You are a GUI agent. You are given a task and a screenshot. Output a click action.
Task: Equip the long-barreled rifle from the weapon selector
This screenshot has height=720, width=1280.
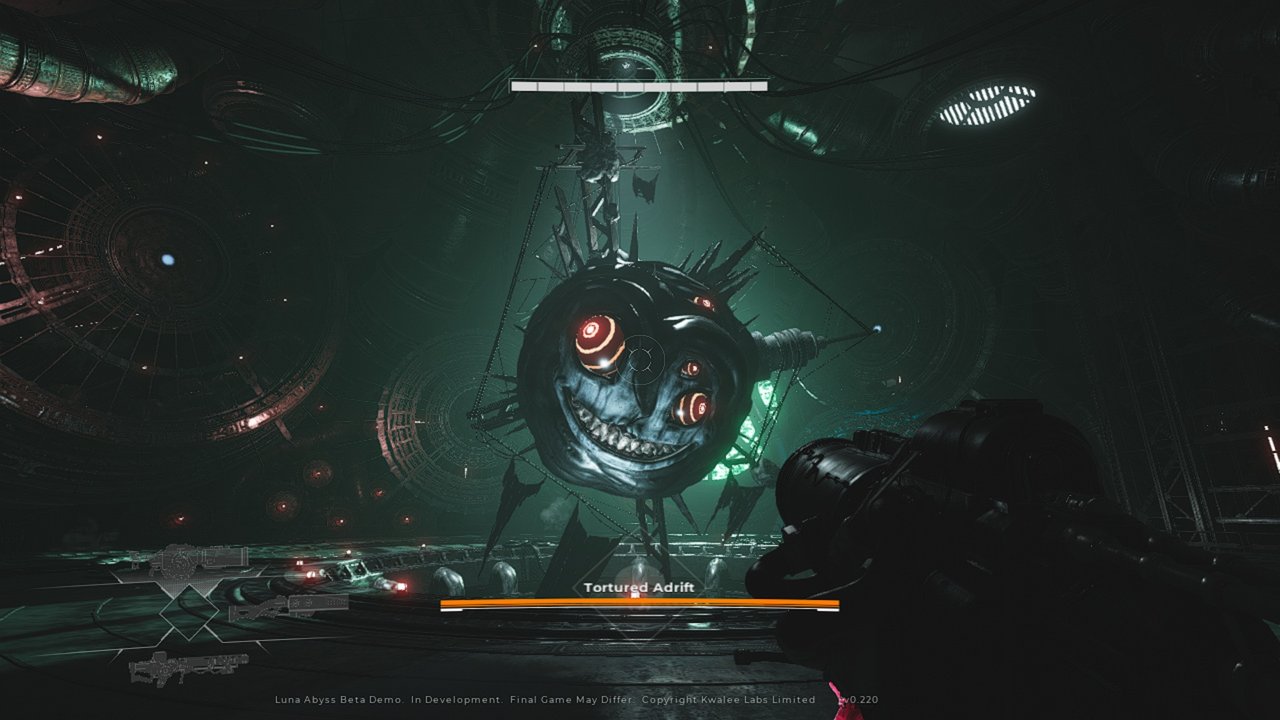pos(188,663)
